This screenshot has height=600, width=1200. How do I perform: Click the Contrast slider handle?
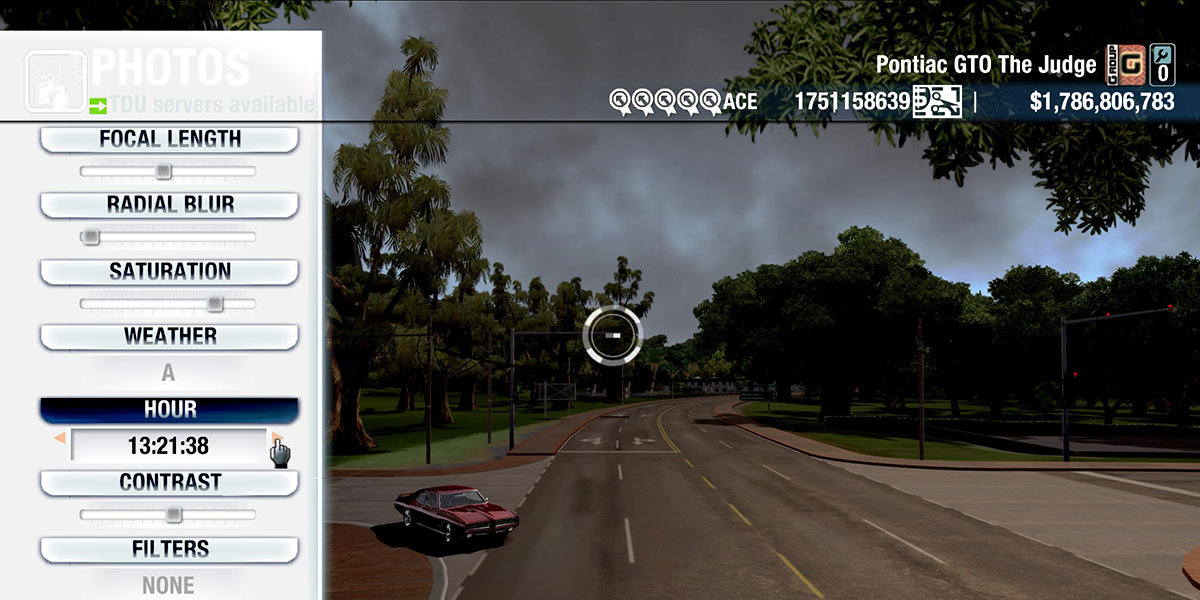pyautogui.click(x=173, y=515)
